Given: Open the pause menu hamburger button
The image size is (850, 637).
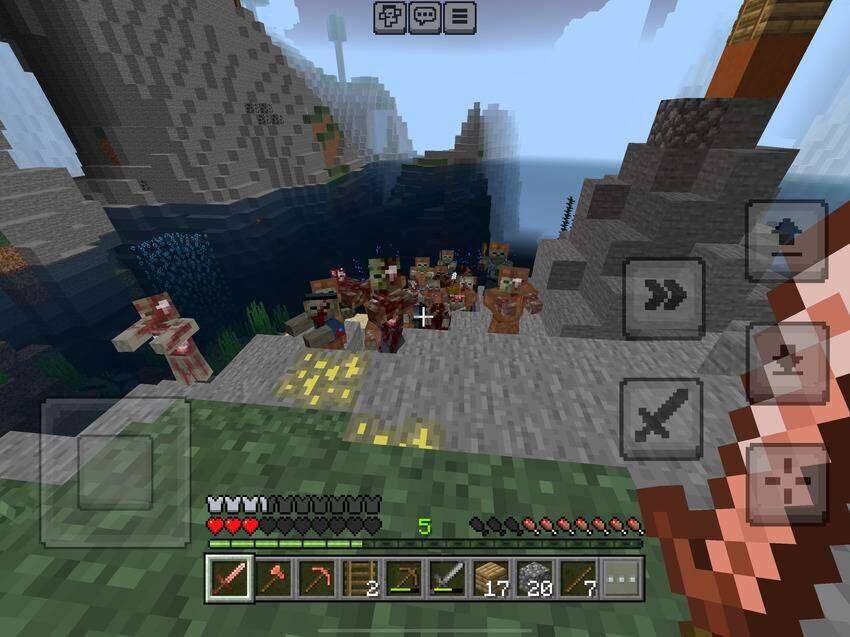Looking at the screenshot, I should [x=459, y=17].
